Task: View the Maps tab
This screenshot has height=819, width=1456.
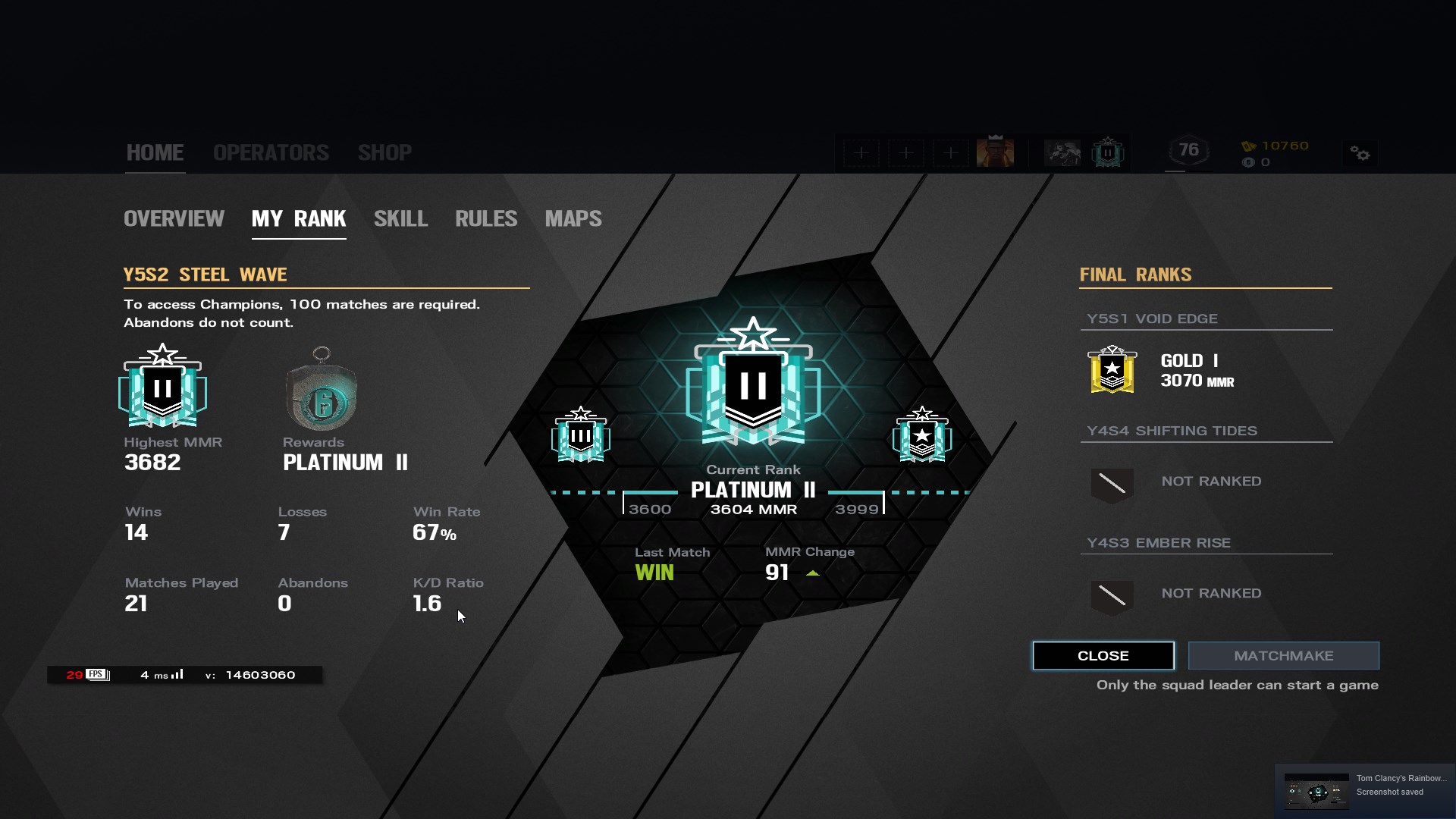Action: click(573, 218)
